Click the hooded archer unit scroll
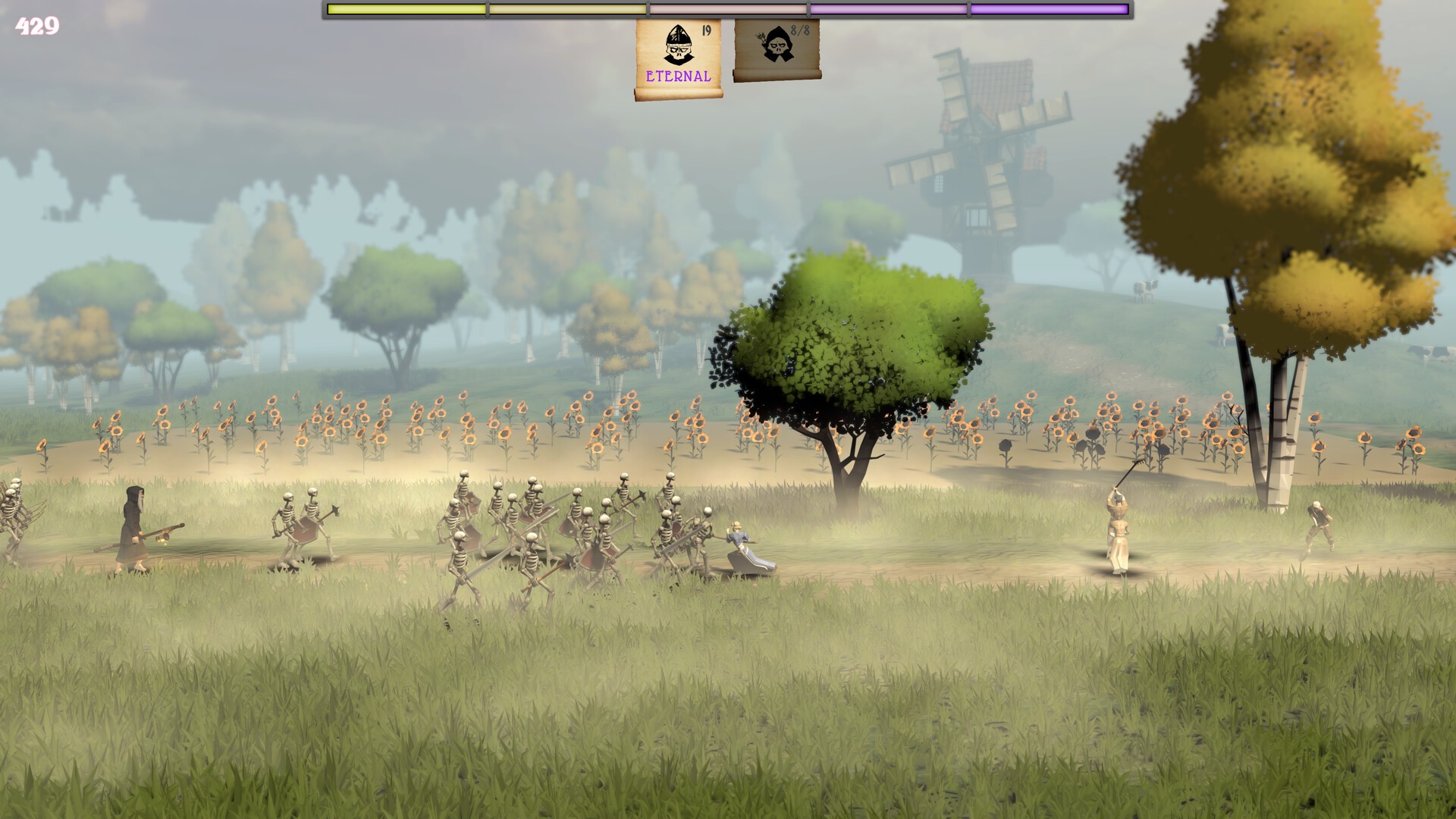Viewport: 1456px width, 819px height. 777,49
